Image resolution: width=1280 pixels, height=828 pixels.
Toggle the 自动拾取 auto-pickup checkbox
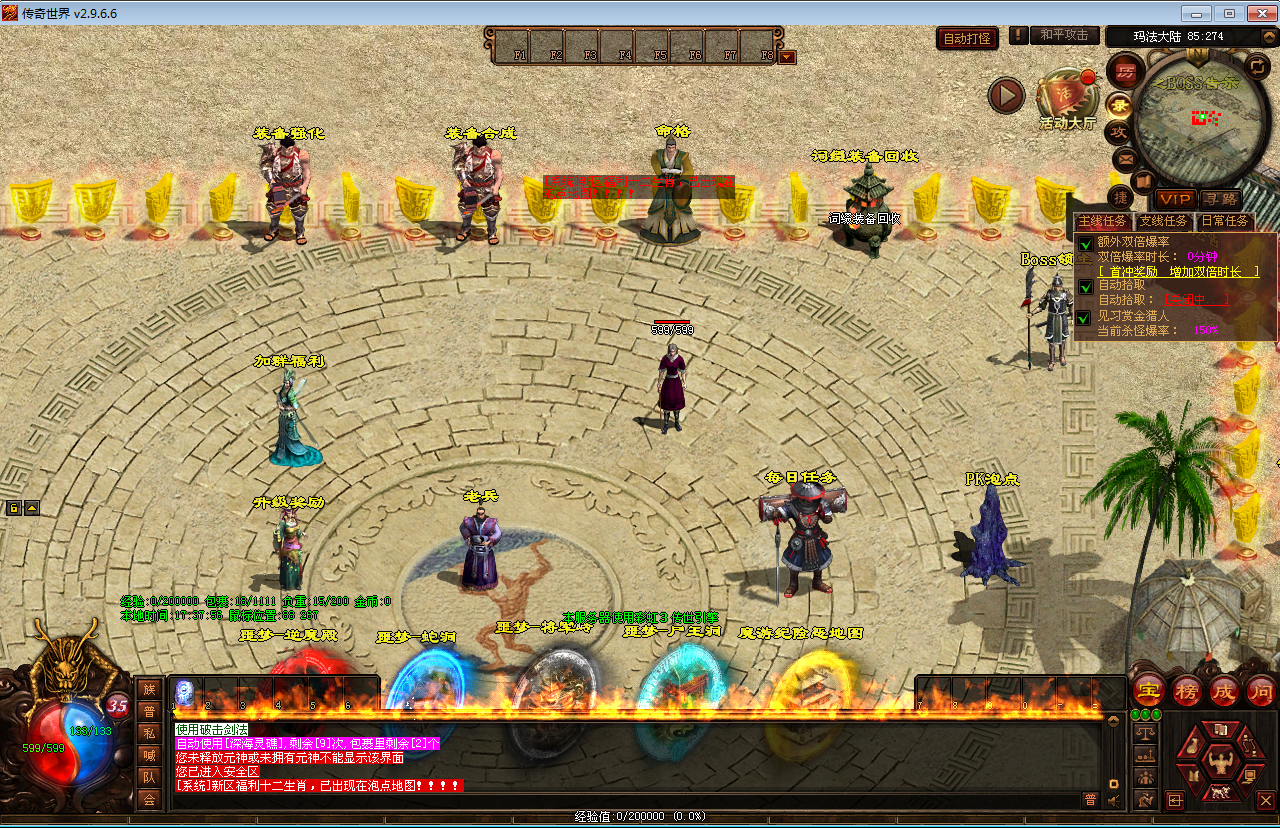(x=1085, y=287)
